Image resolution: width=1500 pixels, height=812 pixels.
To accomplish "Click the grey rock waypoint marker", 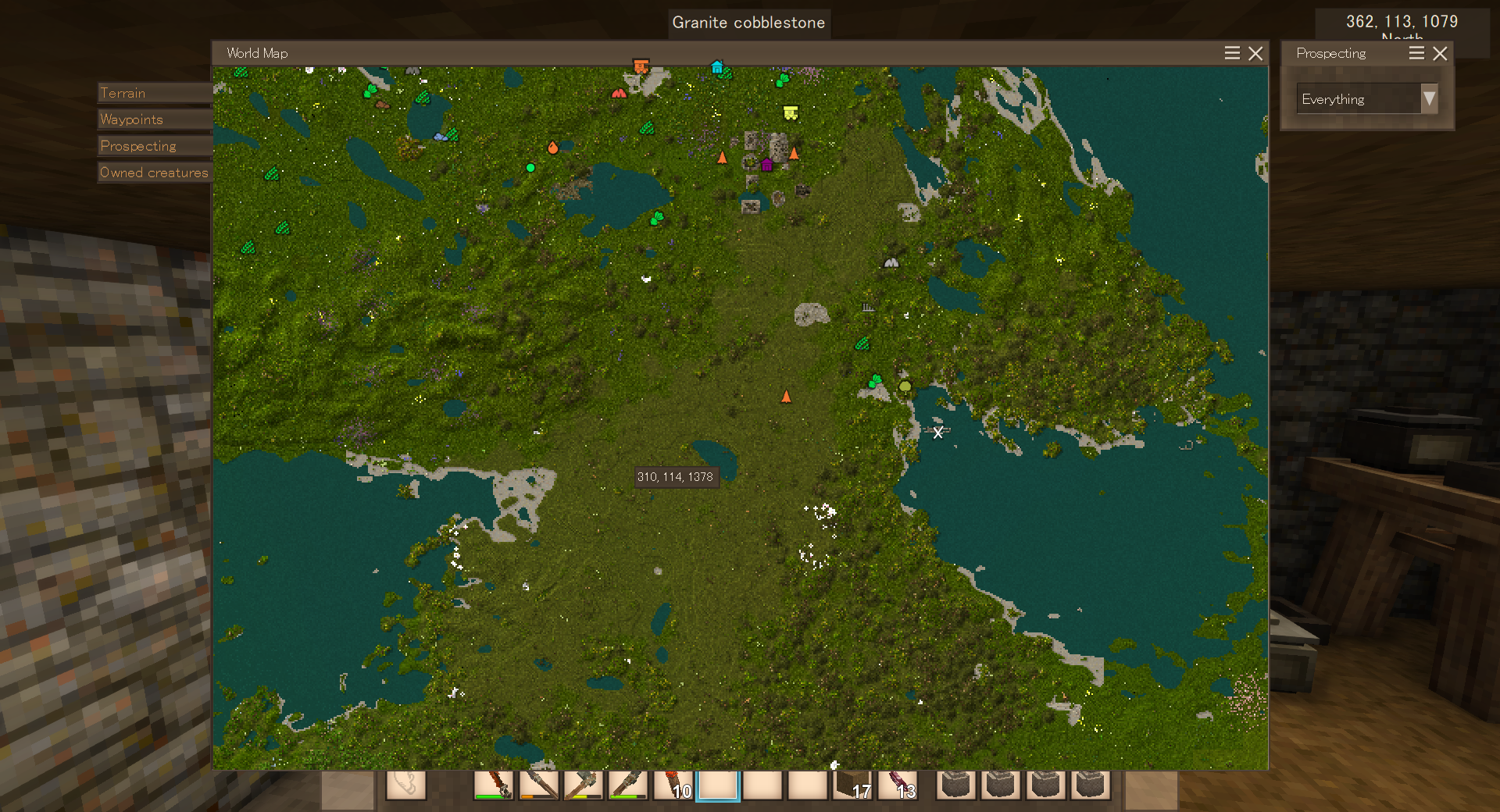I will pyautogui.click(x=891, y=263).
